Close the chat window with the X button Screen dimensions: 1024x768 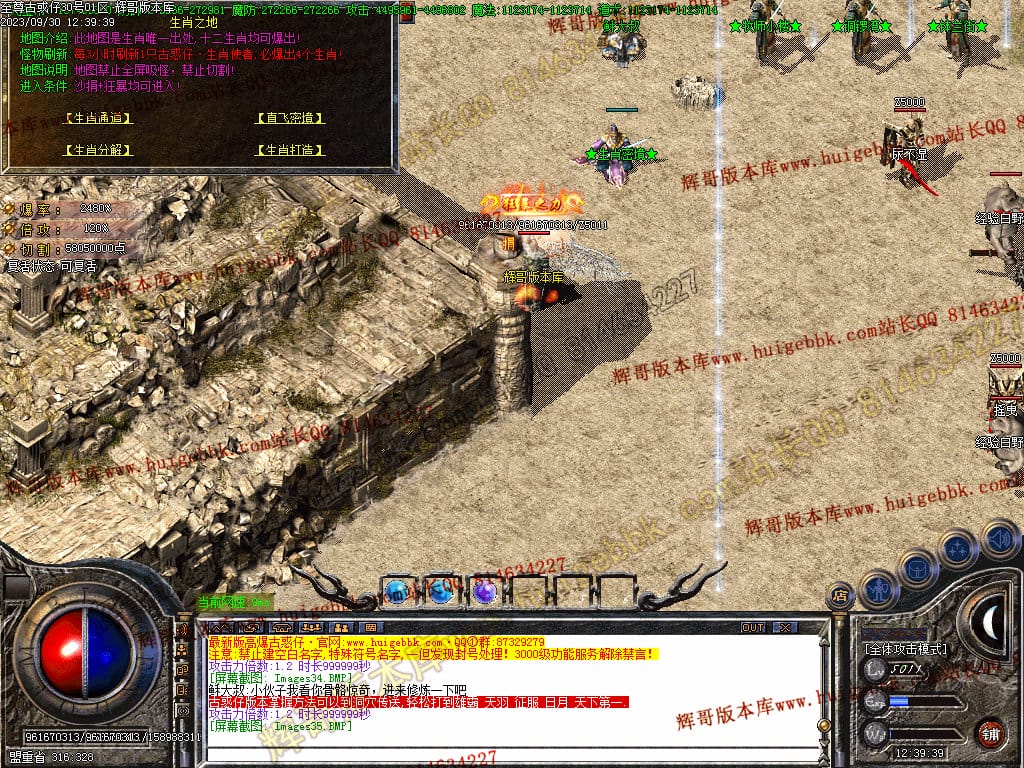click(x=786, y=627)
